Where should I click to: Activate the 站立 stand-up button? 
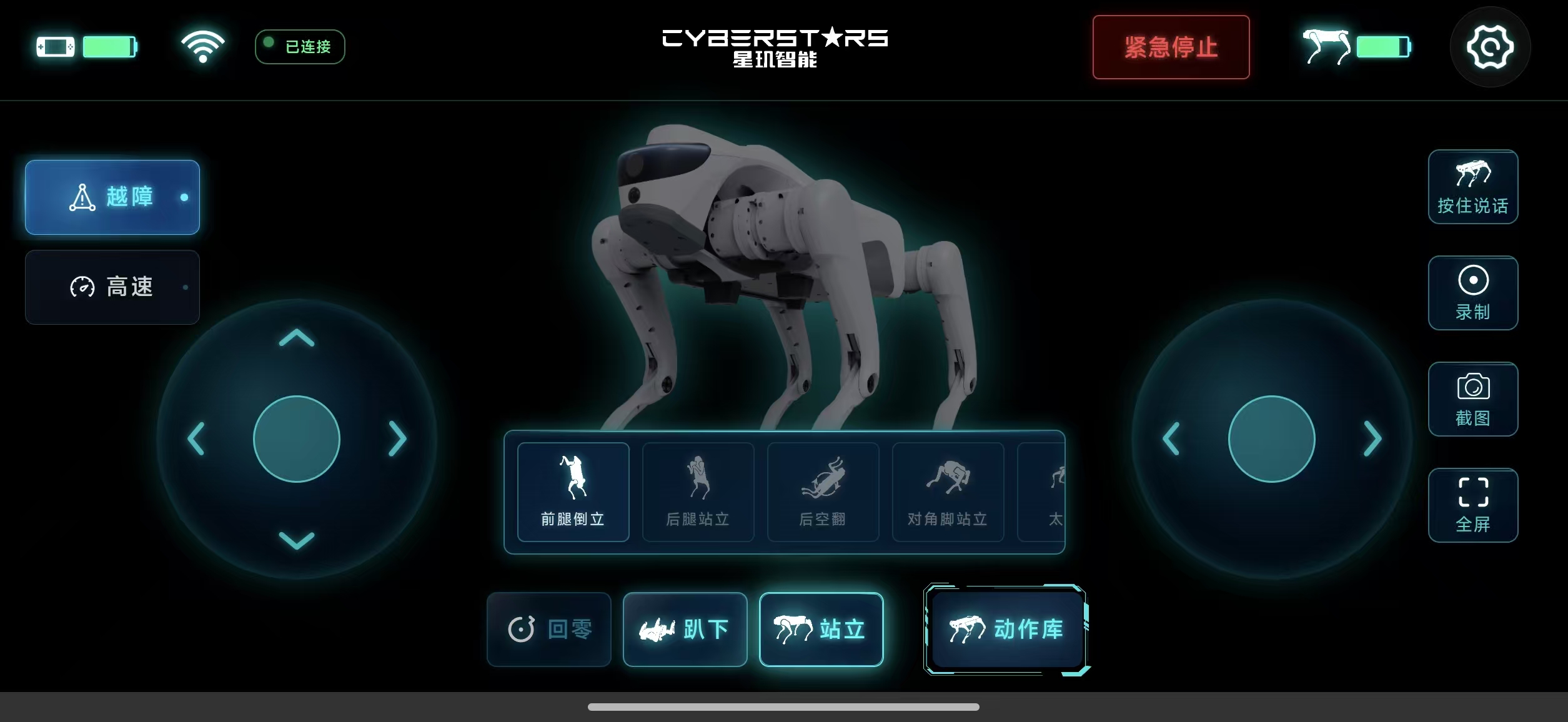pos(821,630)
